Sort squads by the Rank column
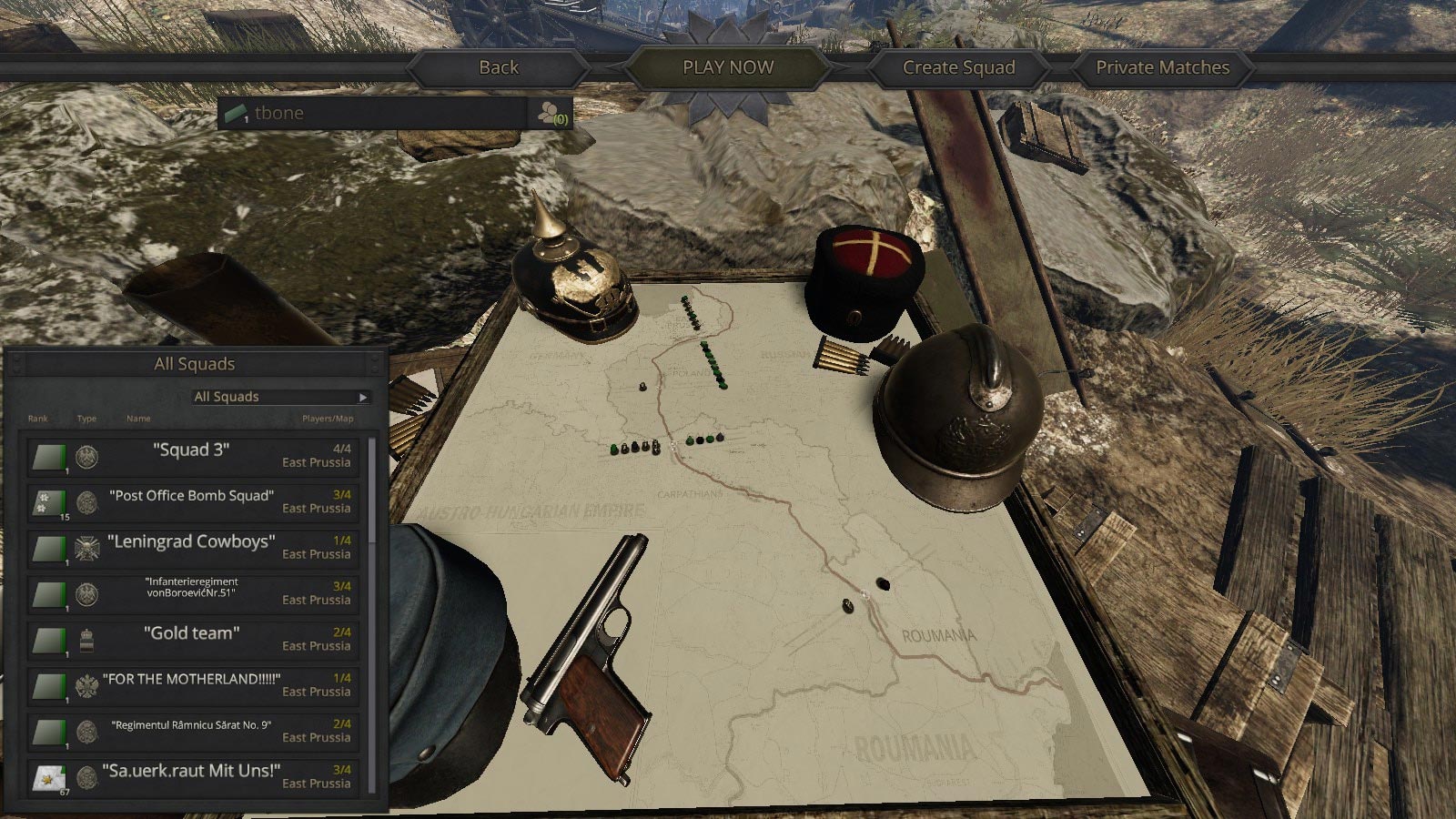Screen dimensions: 1456x819 (37, 419)
